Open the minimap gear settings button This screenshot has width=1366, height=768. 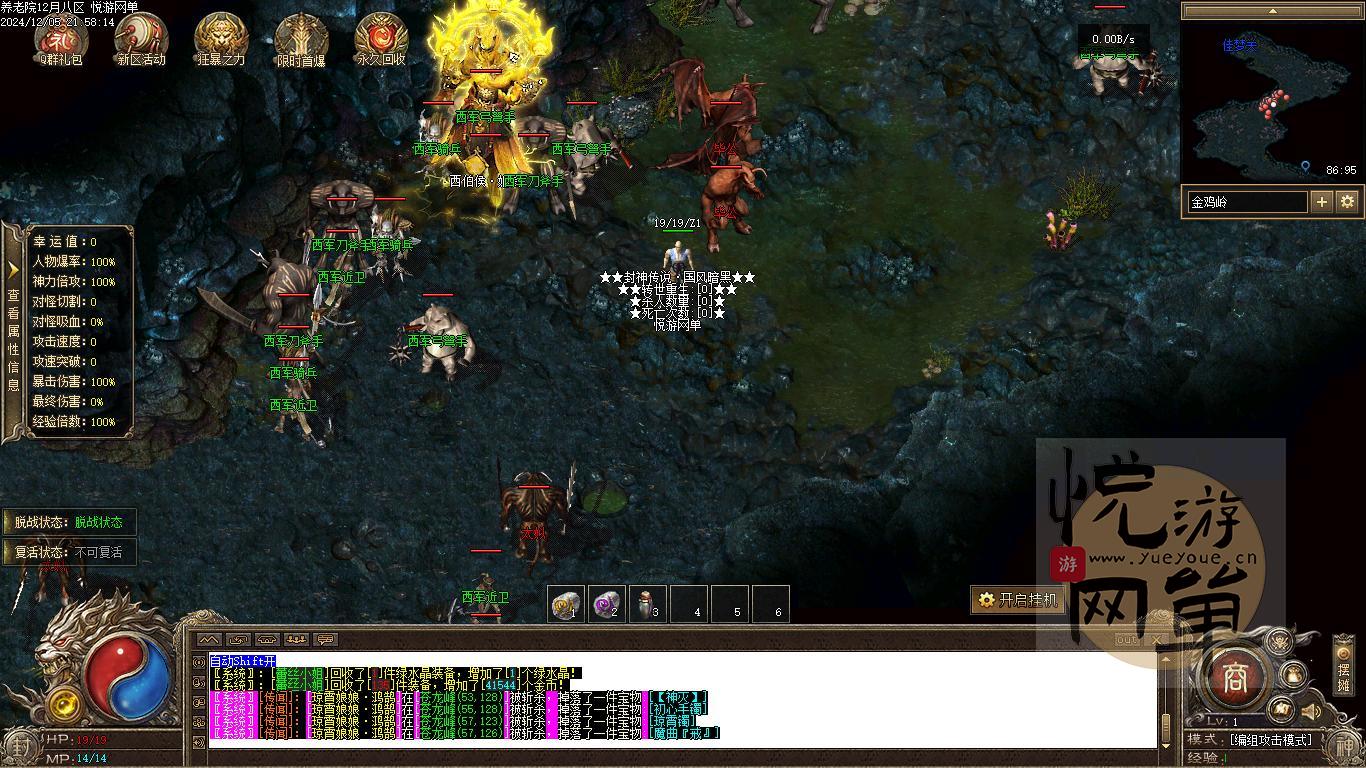click(1347, 202)
